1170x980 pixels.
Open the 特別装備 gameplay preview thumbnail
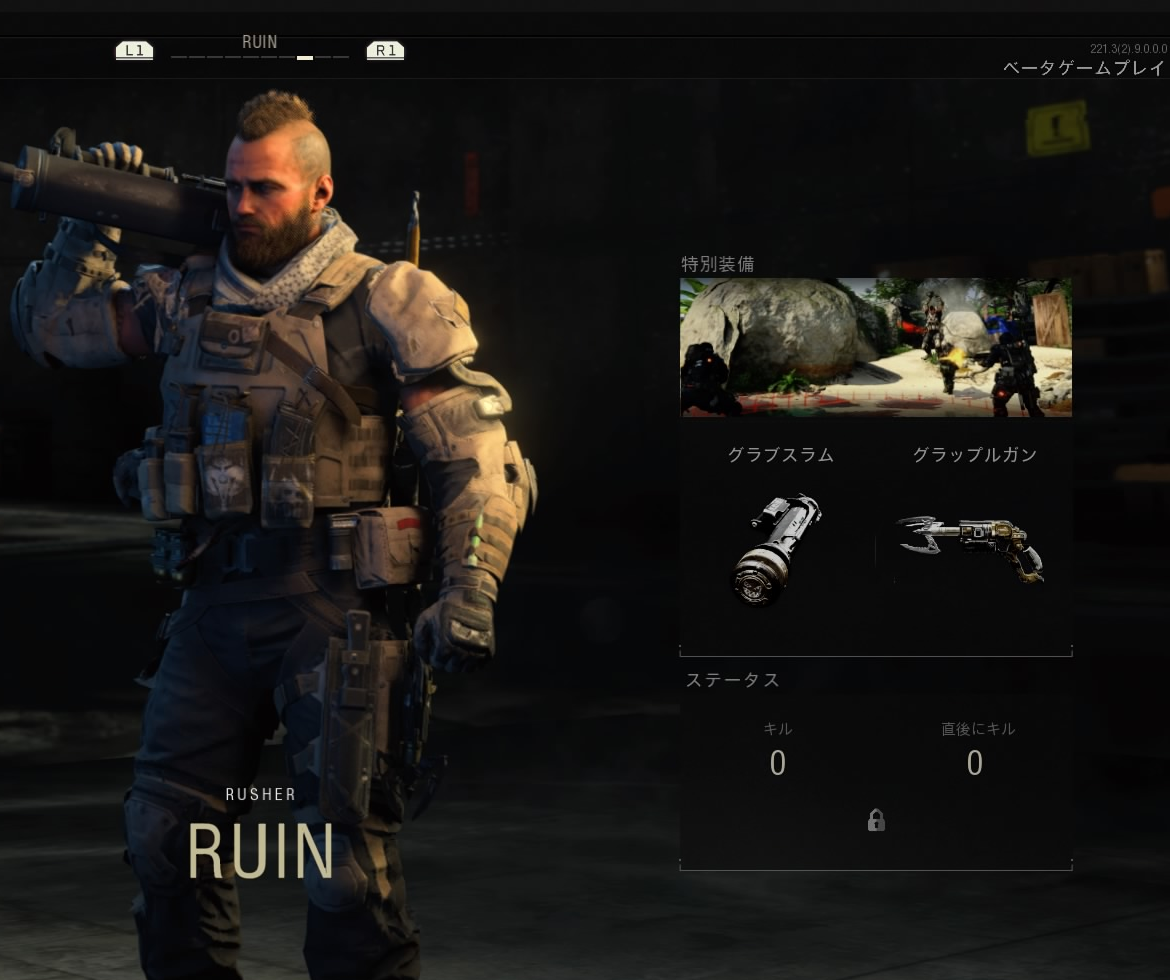click(875, 347)
